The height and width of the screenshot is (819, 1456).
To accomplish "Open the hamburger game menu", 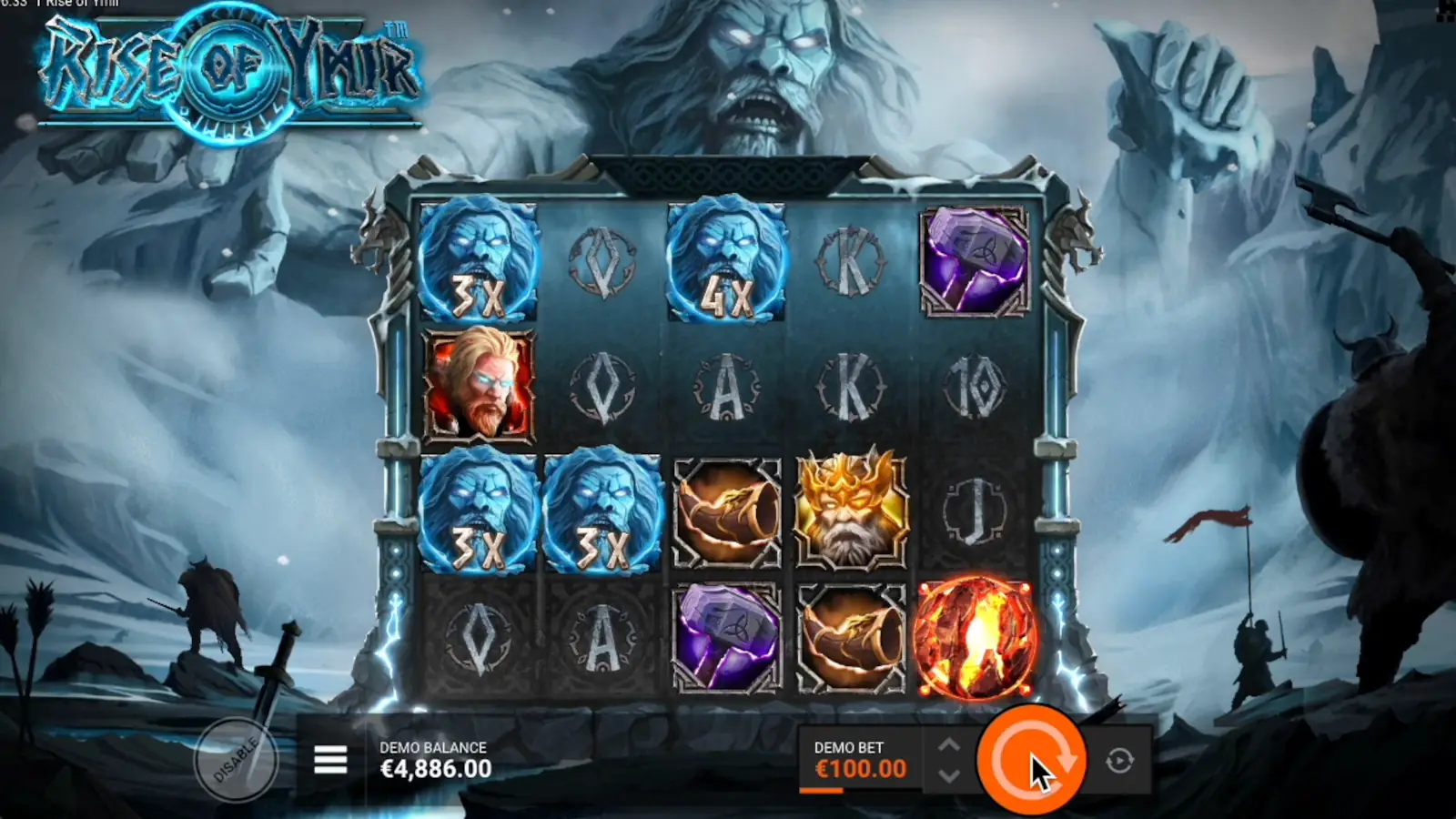I will 330,760.
